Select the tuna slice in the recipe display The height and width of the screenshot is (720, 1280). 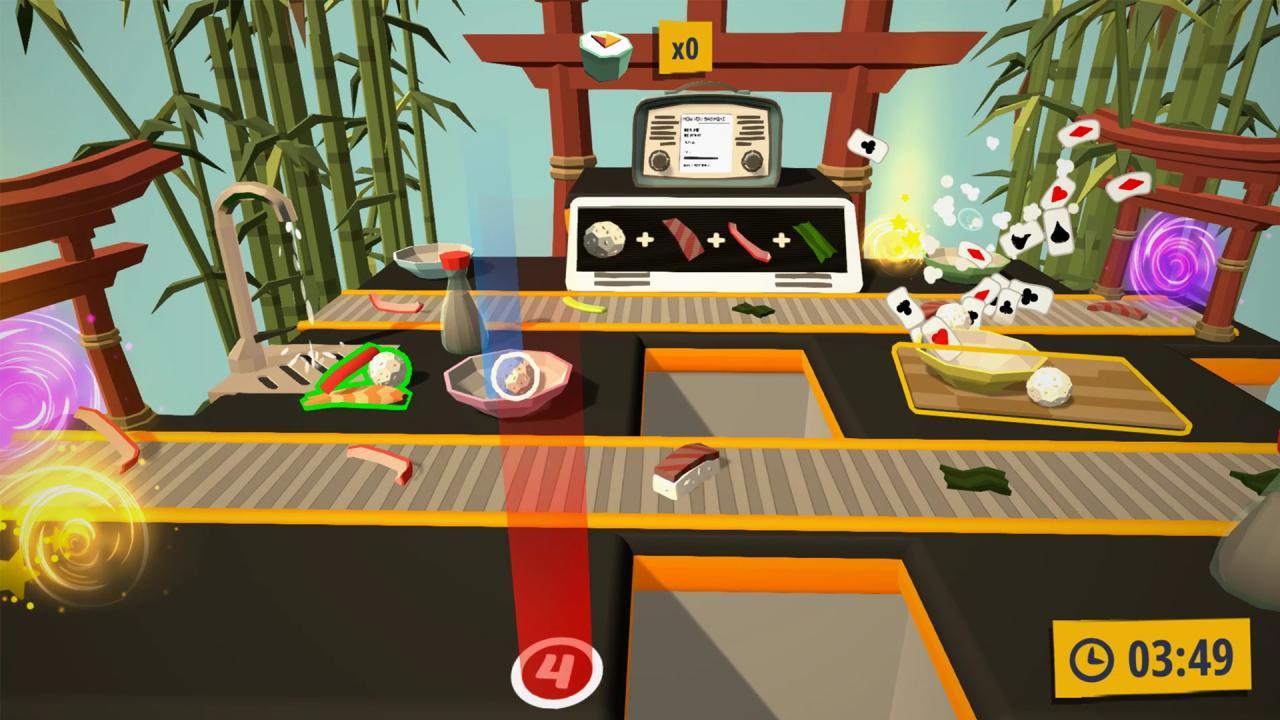682,240
